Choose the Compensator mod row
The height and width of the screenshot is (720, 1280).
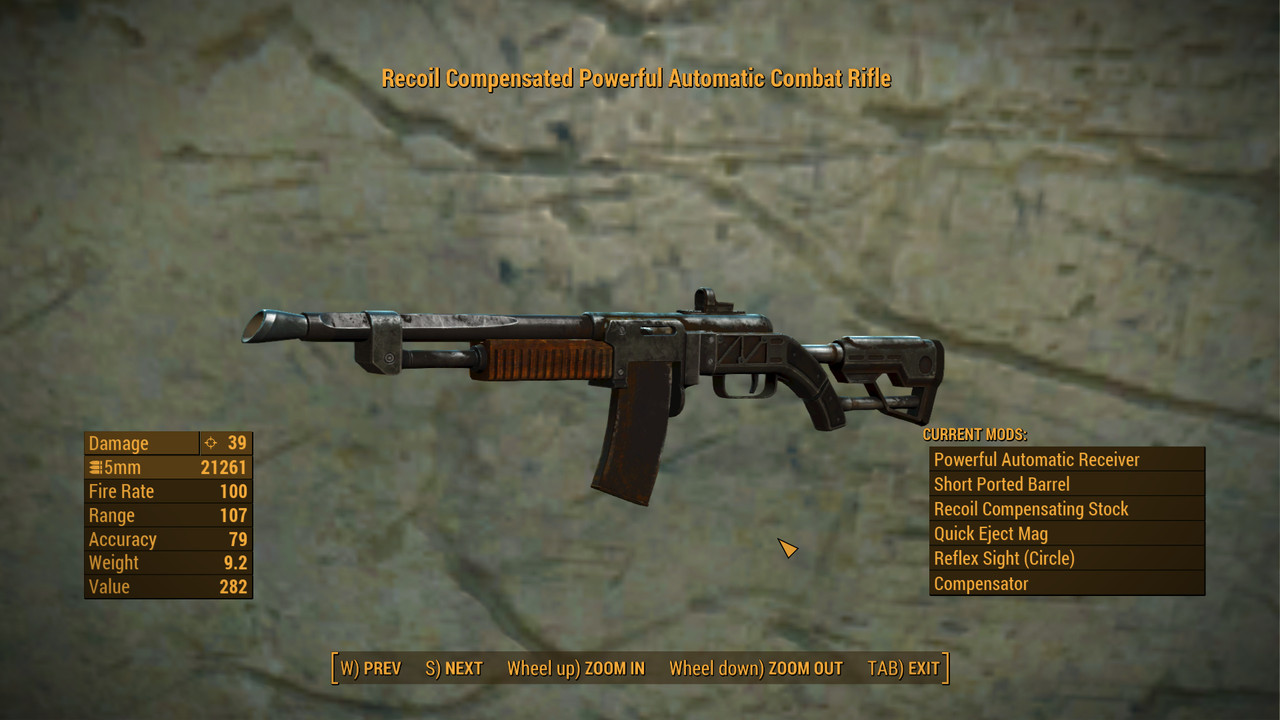click(1066, 584)
